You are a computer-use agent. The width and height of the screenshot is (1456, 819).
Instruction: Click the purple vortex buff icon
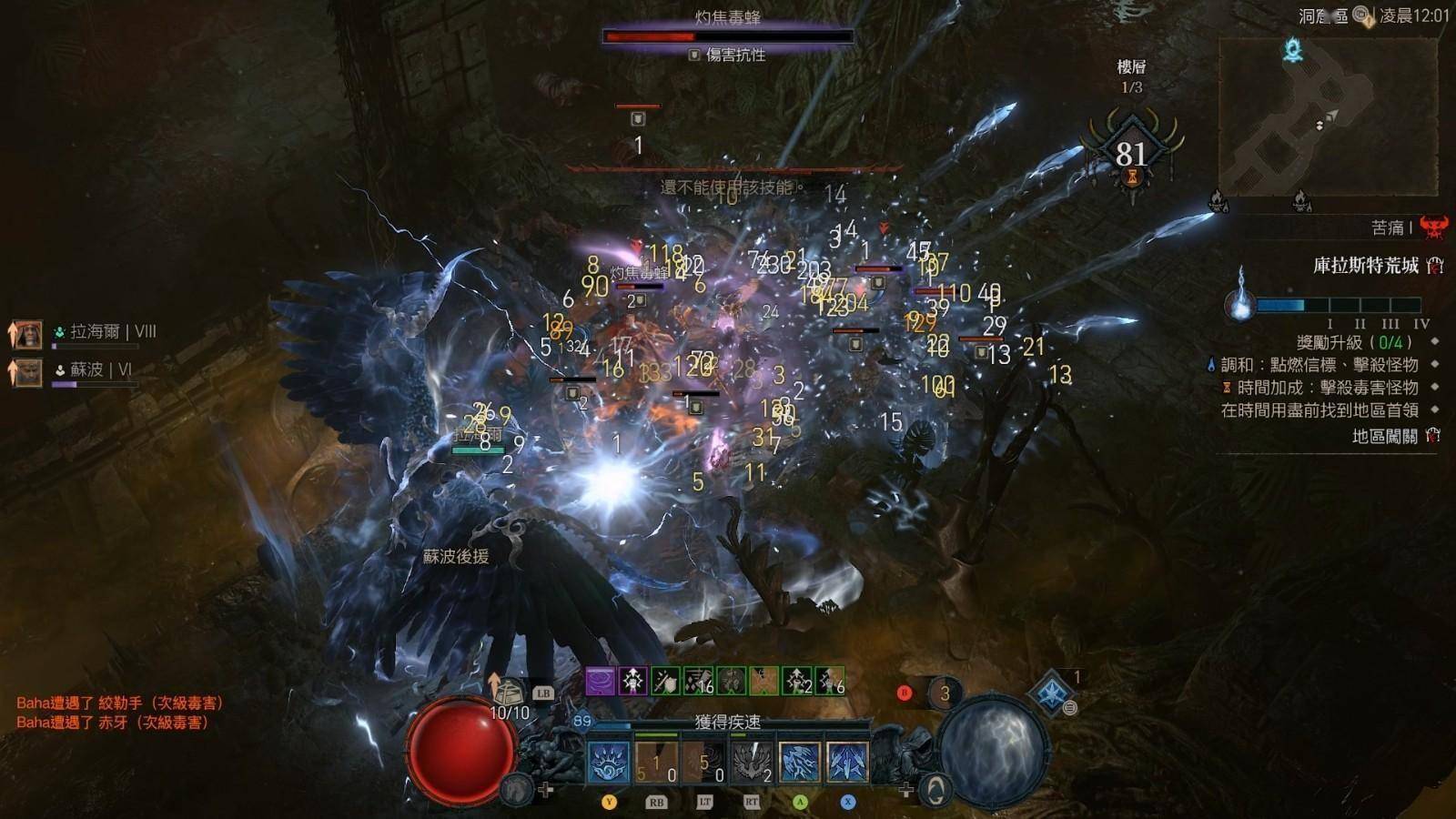point(600,681)
